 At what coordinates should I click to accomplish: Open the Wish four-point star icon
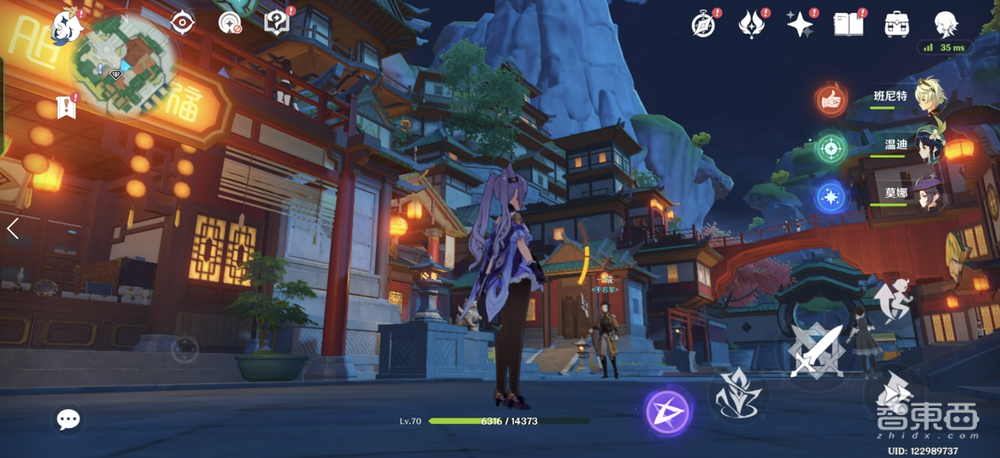coord(800,23)
